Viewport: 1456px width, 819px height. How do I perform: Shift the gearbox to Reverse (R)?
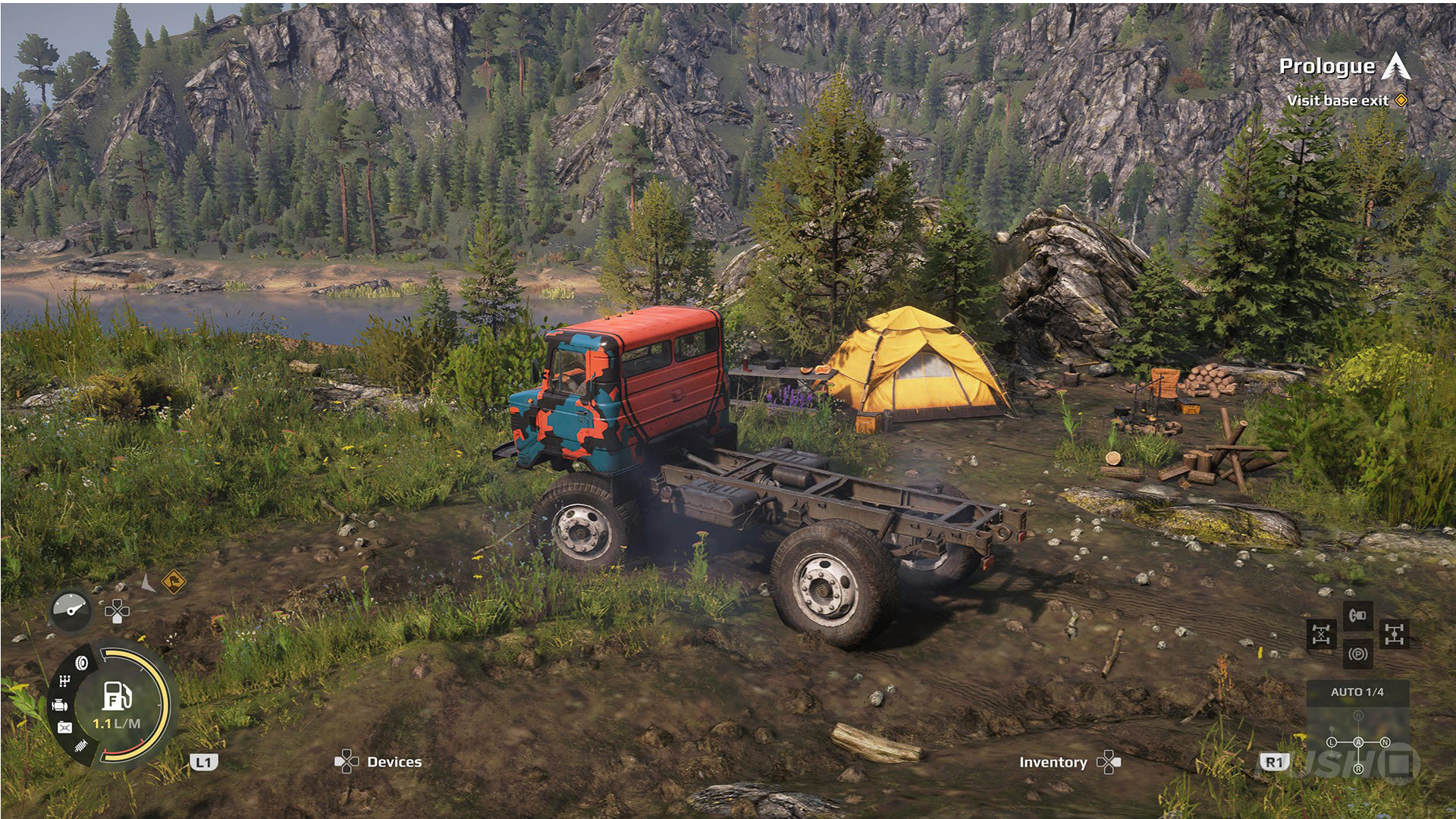click(x=1358, y=769)
